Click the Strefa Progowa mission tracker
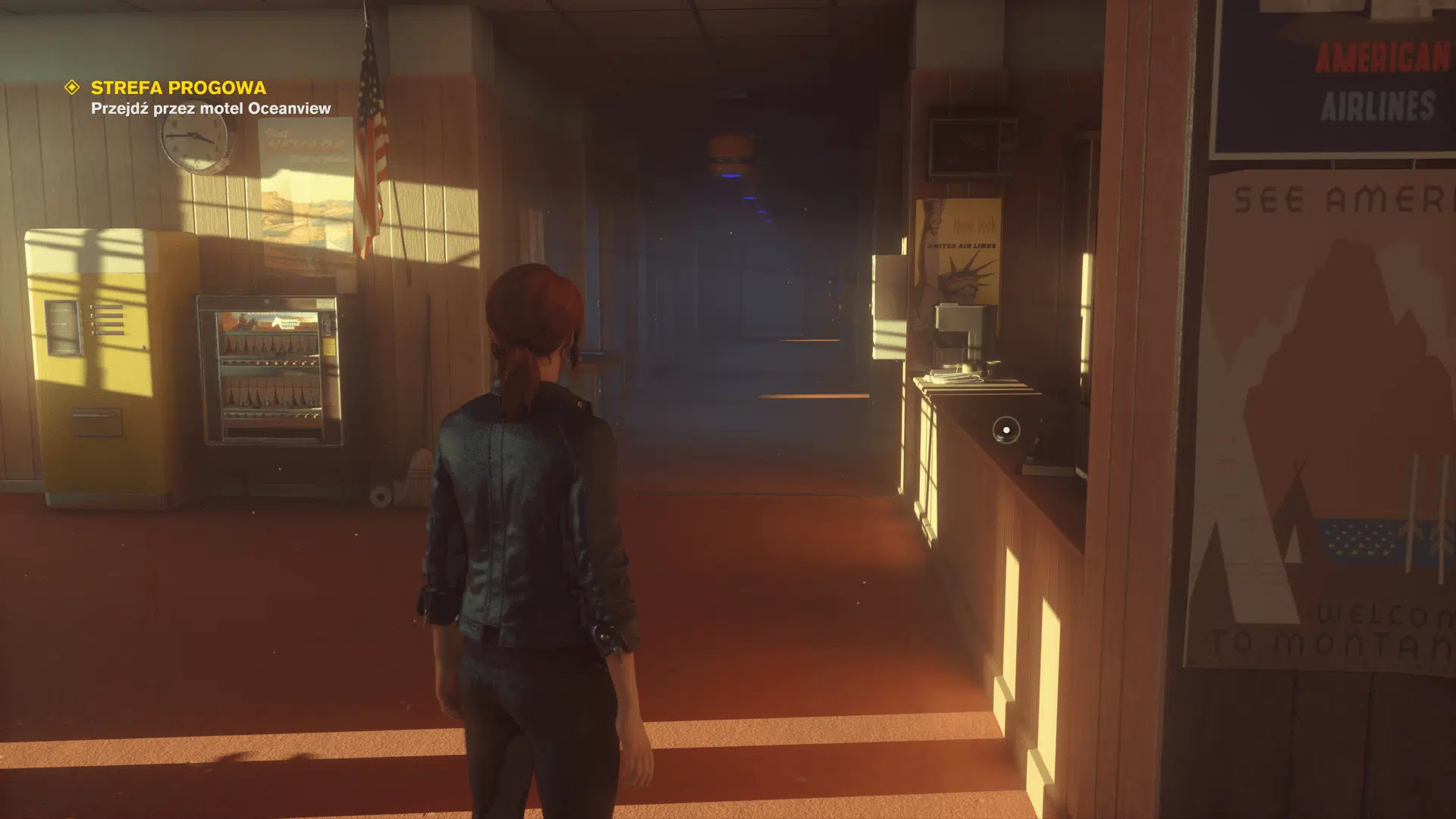Image resolution: width=1456 pixels, height=819 pixels. (x=178, y=88)
